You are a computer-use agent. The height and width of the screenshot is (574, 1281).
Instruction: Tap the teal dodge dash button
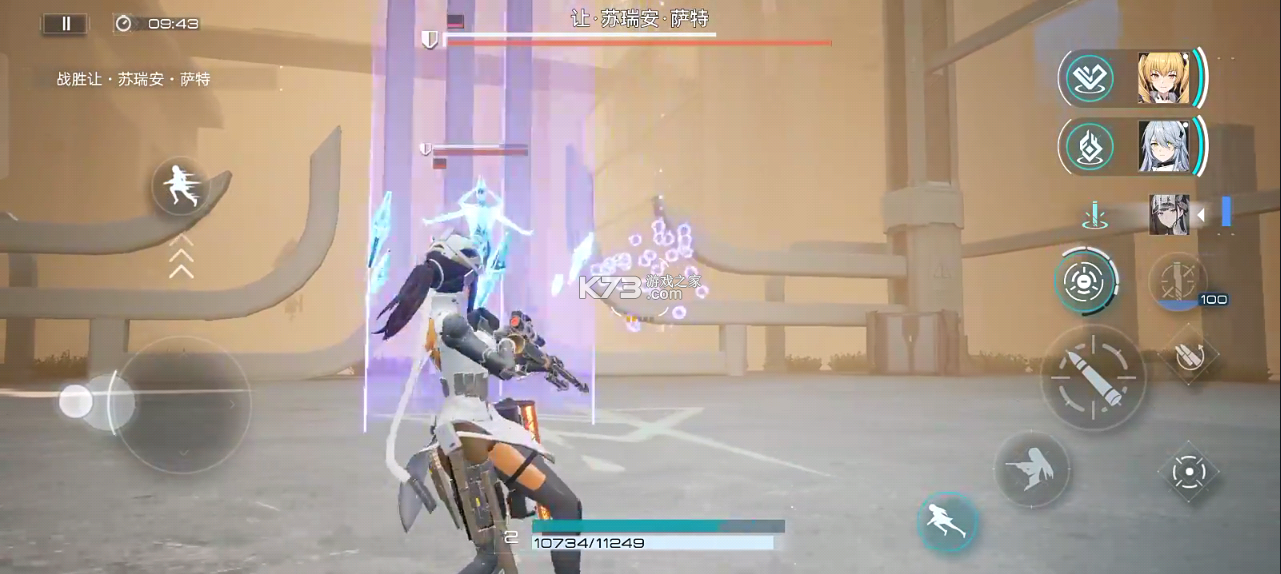click(947, 521)
